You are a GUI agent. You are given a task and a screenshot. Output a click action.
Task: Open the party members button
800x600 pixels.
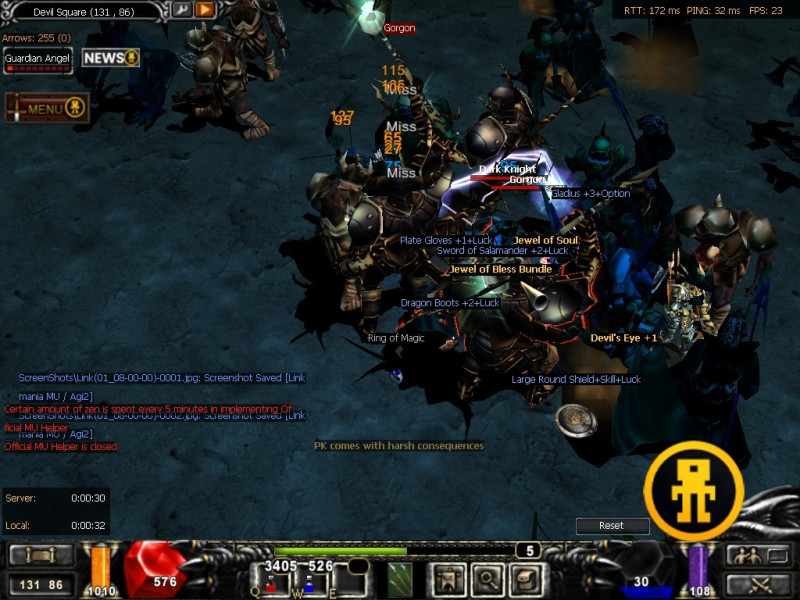pyautogui.click(x=757, y=556)
